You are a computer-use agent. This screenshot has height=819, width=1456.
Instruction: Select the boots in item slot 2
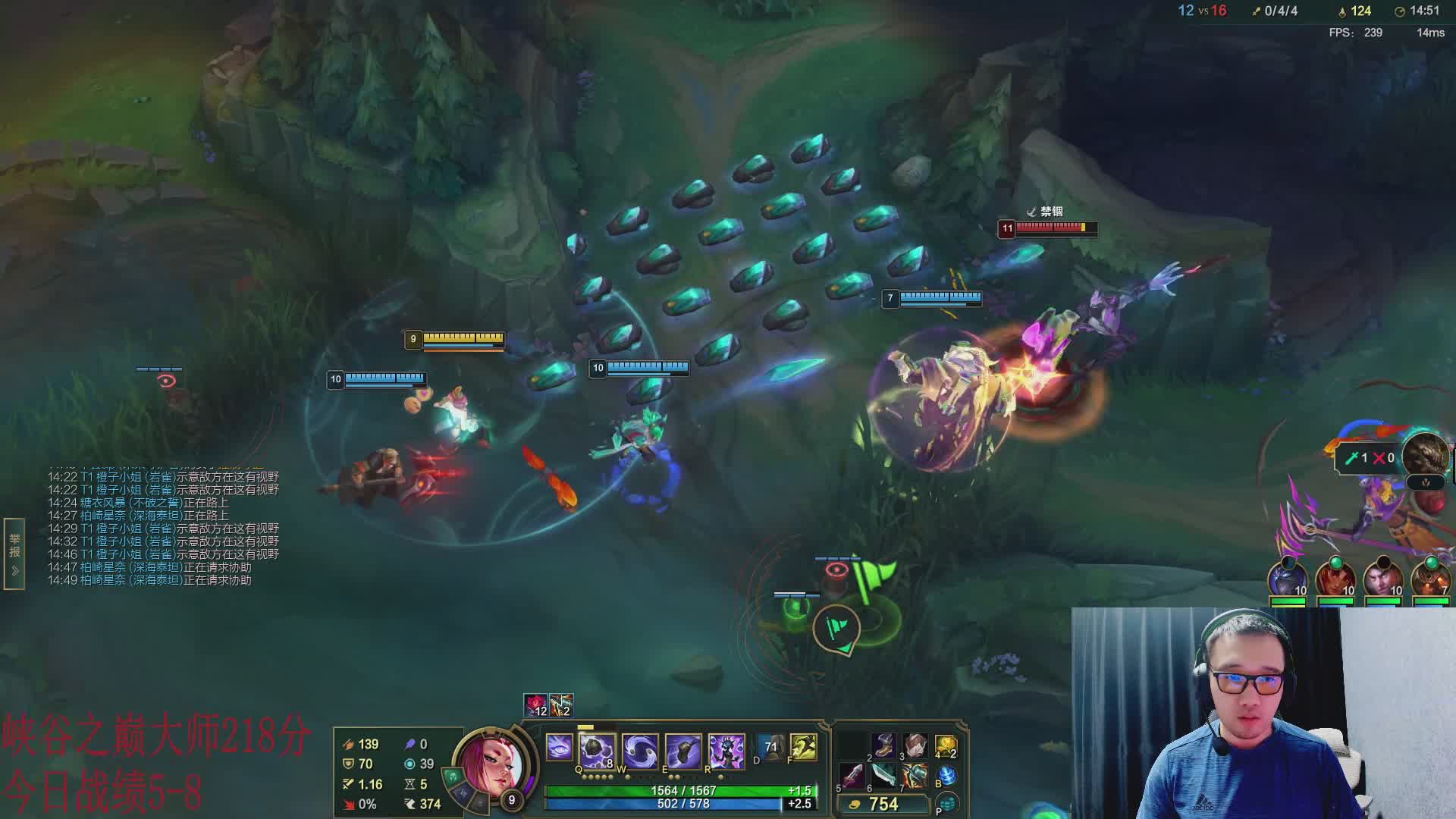tap(883, 745)
